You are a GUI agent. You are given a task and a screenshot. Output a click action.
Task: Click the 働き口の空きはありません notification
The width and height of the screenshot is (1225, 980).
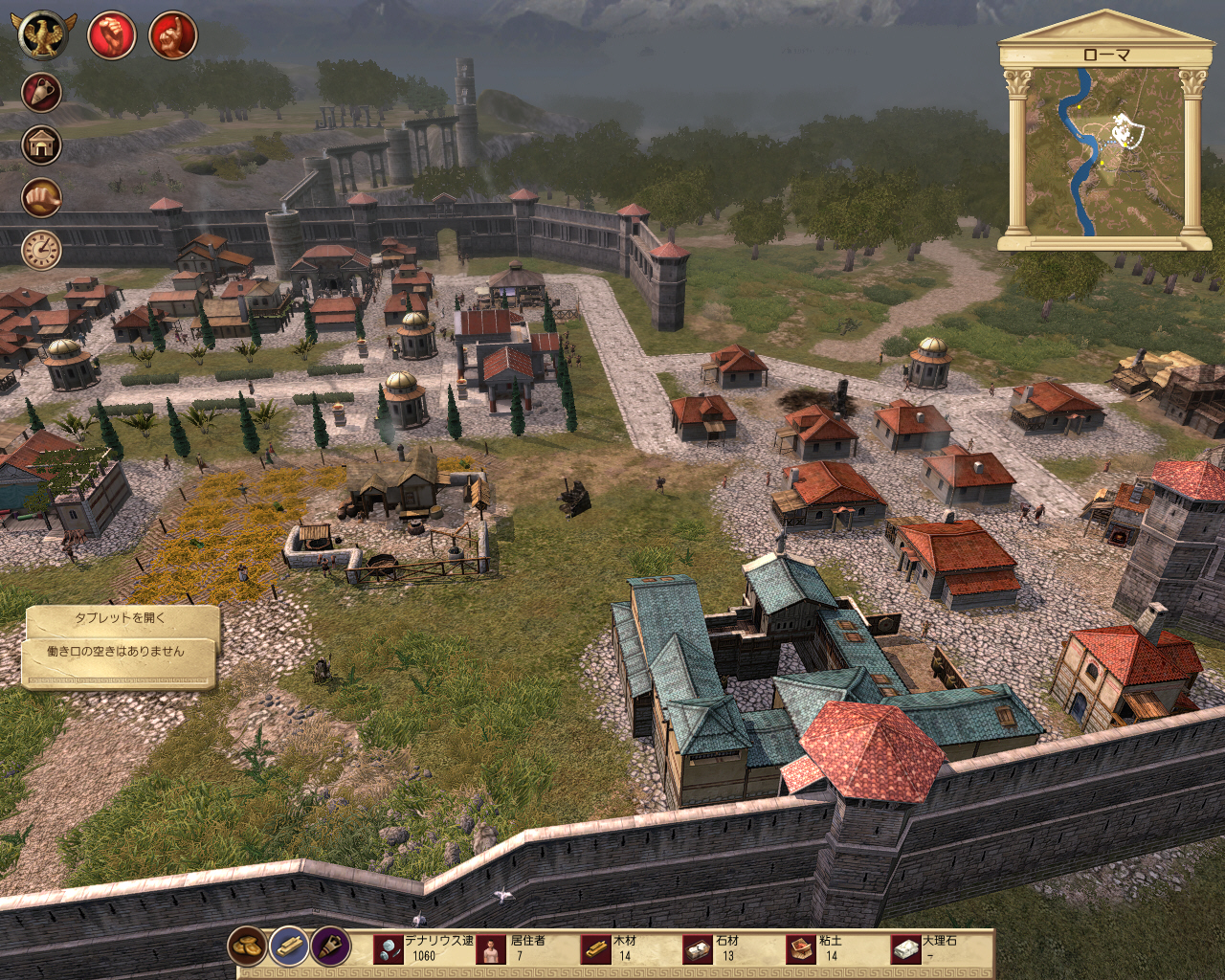[x=116, y=652]
